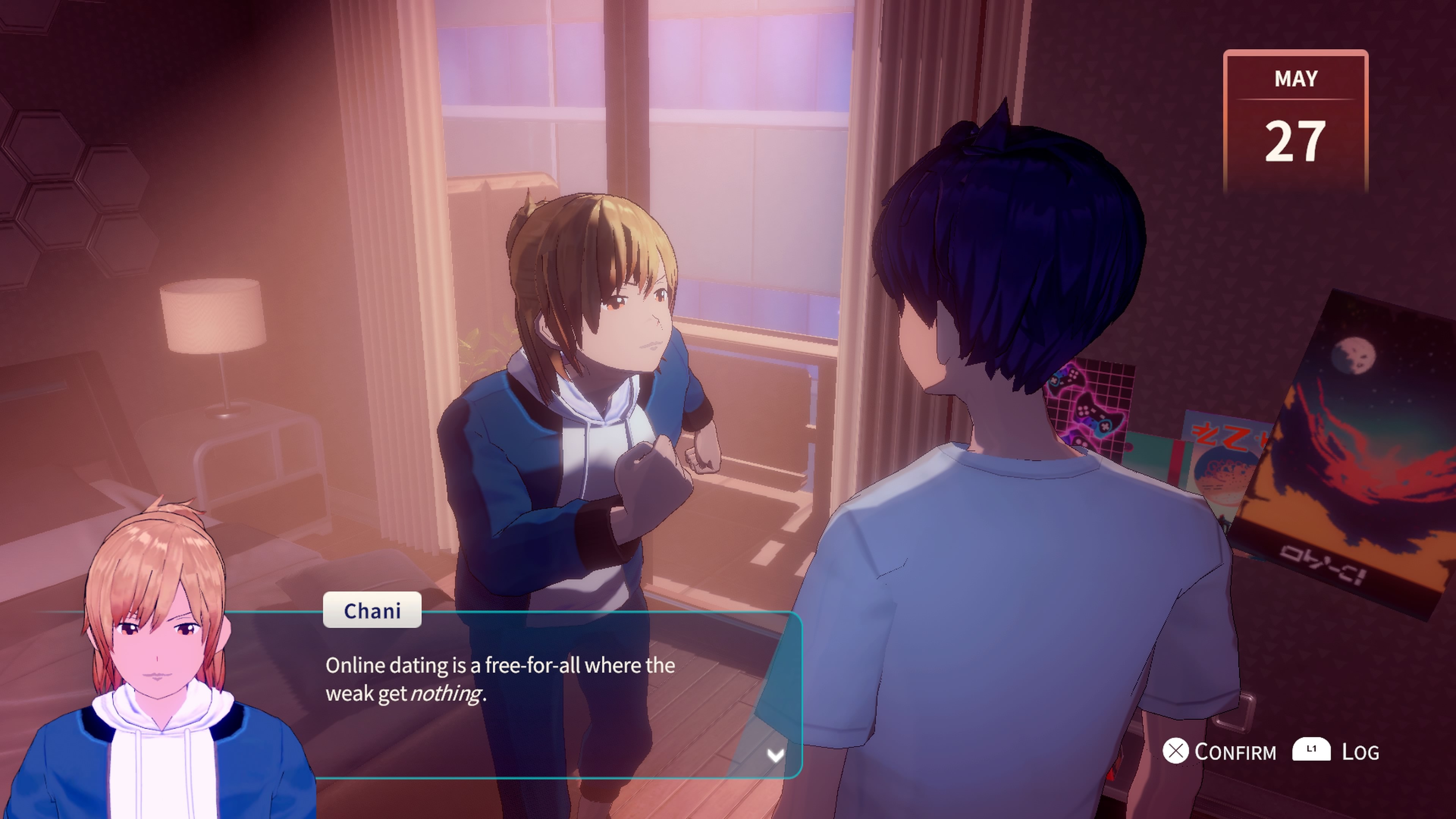Click the dialogue advance arrow
Image resolution: width=1456 pixels, height=819 pixels.
pos(775,755)
